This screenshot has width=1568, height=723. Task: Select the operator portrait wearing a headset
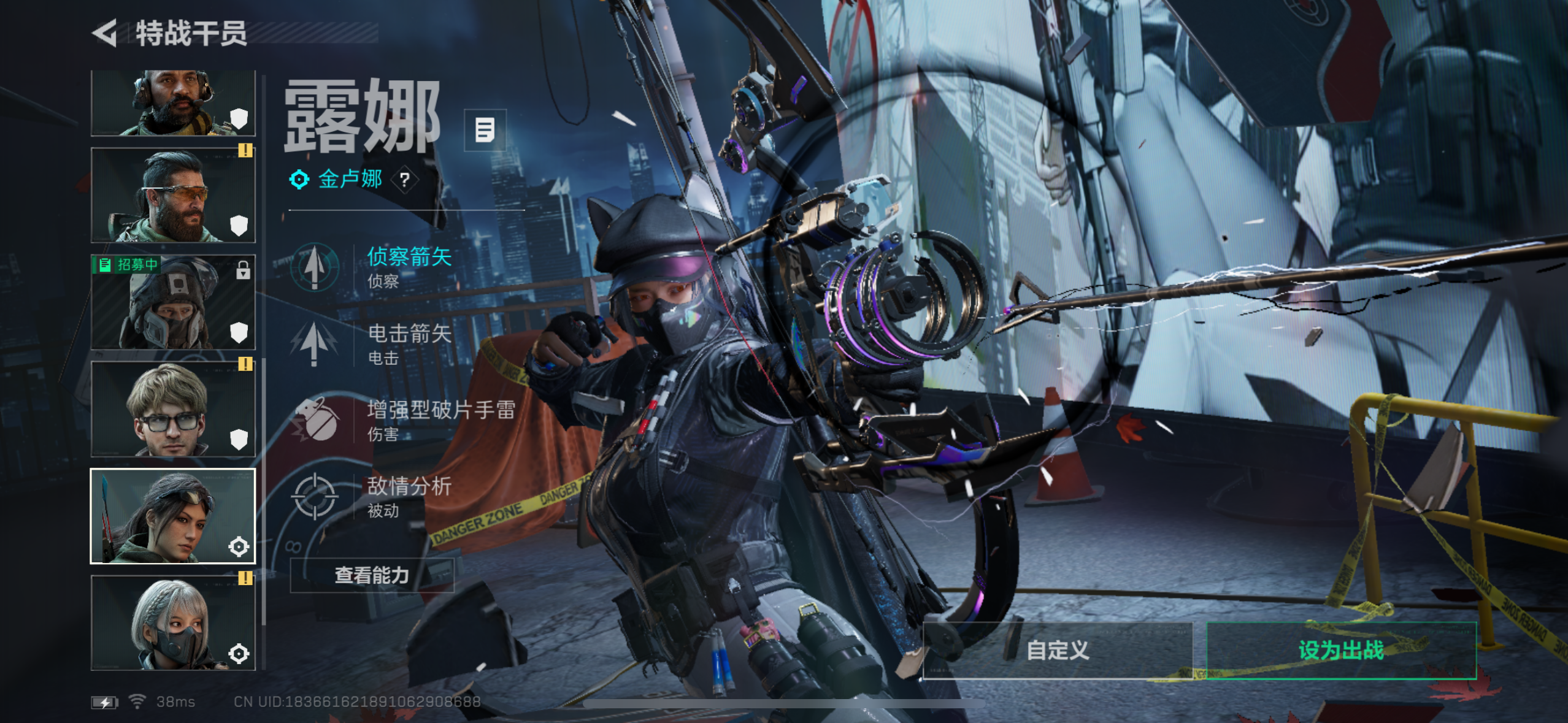(x=173, y=103)
